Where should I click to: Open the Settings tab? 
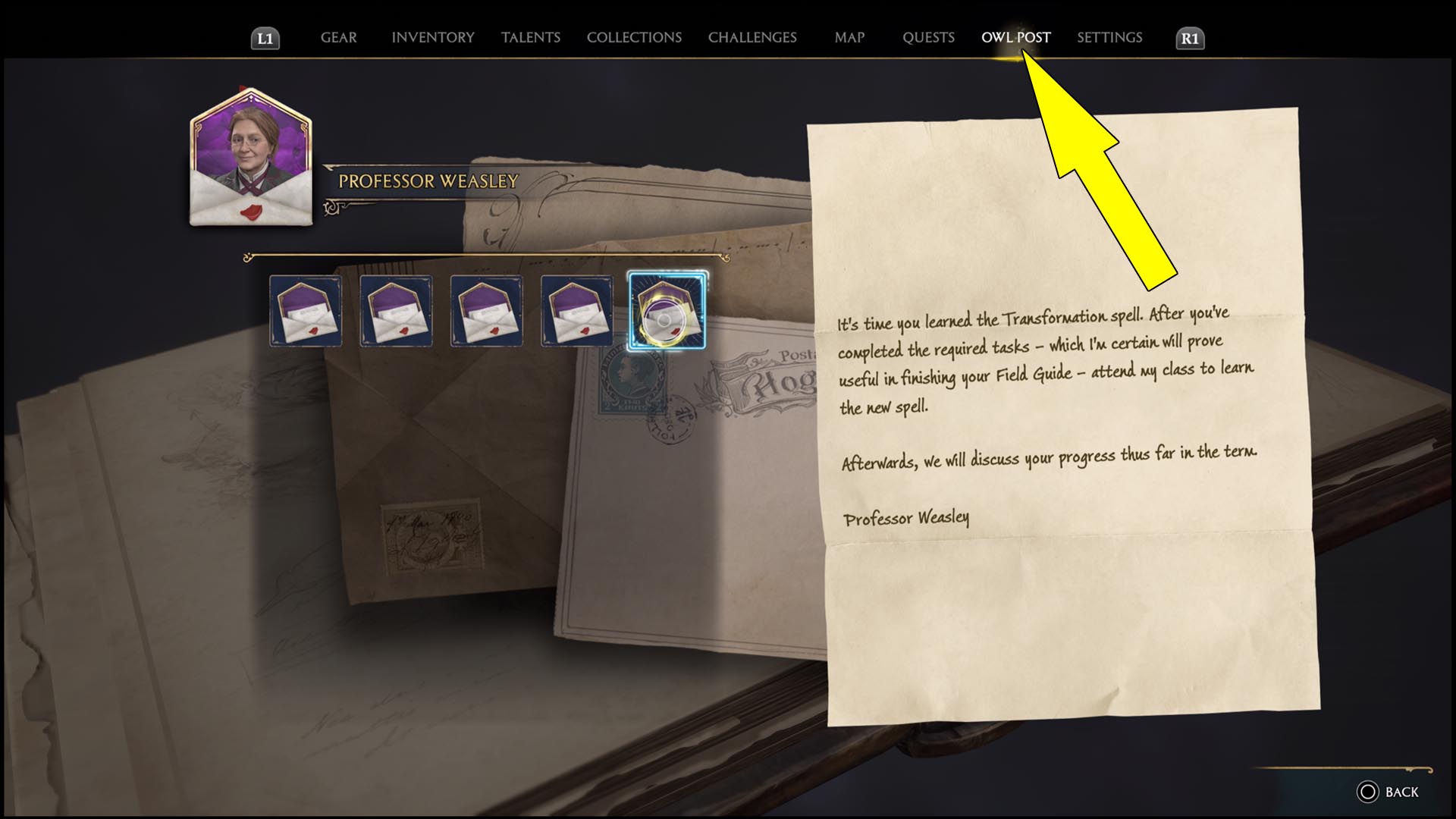pos(1109,37)
